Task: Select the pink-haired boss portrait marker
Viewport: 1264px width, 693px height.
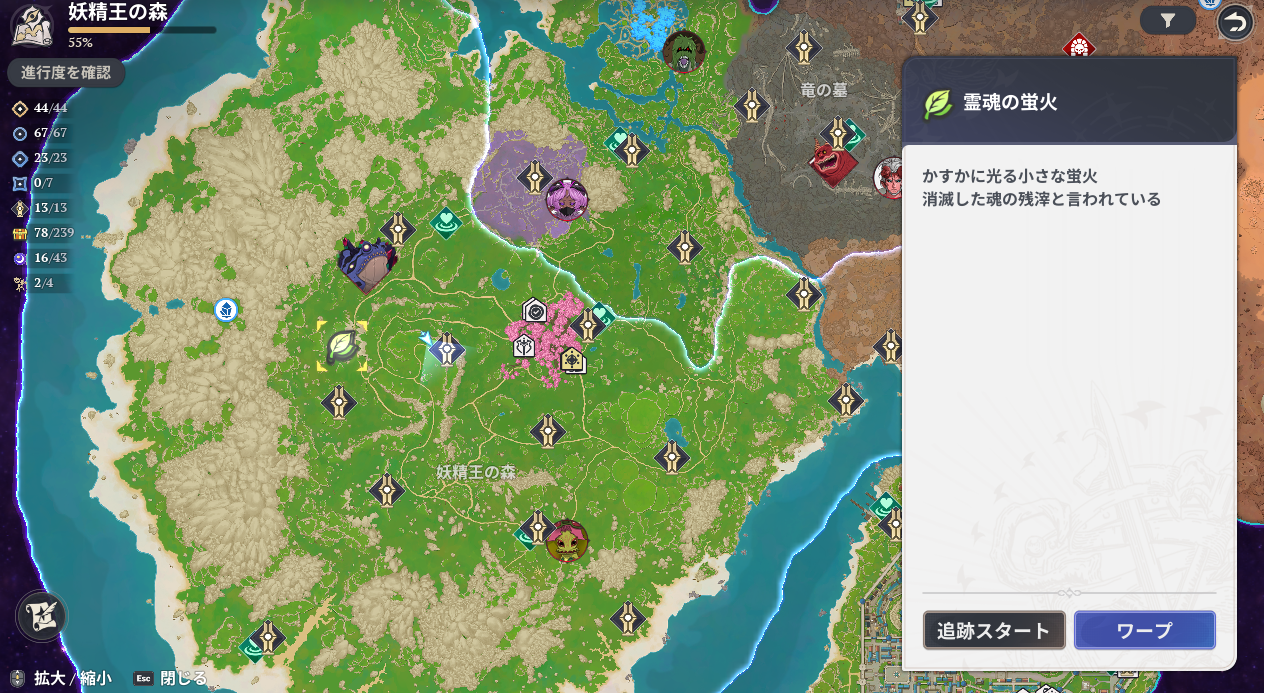Action: coord(566,199)
